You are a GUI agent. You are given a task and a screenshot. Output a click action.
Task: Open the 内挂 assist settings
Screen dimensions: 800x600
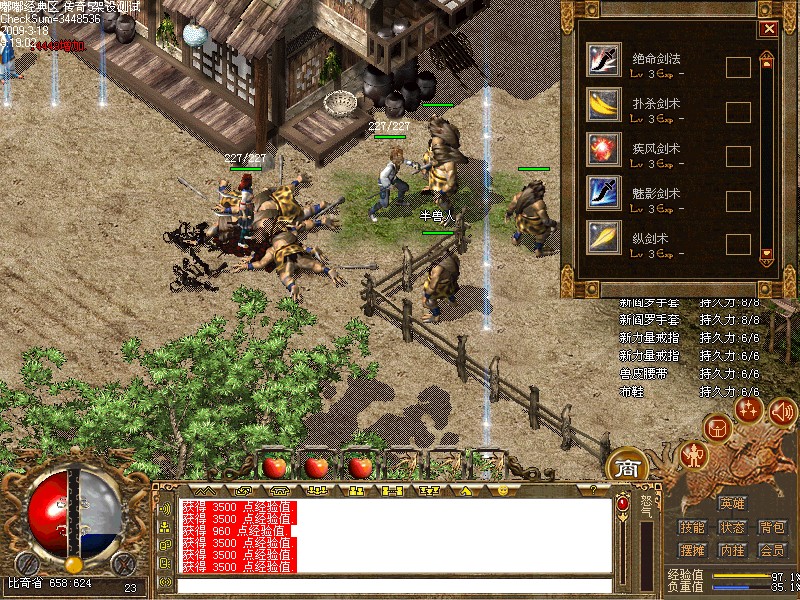point(732,550)
